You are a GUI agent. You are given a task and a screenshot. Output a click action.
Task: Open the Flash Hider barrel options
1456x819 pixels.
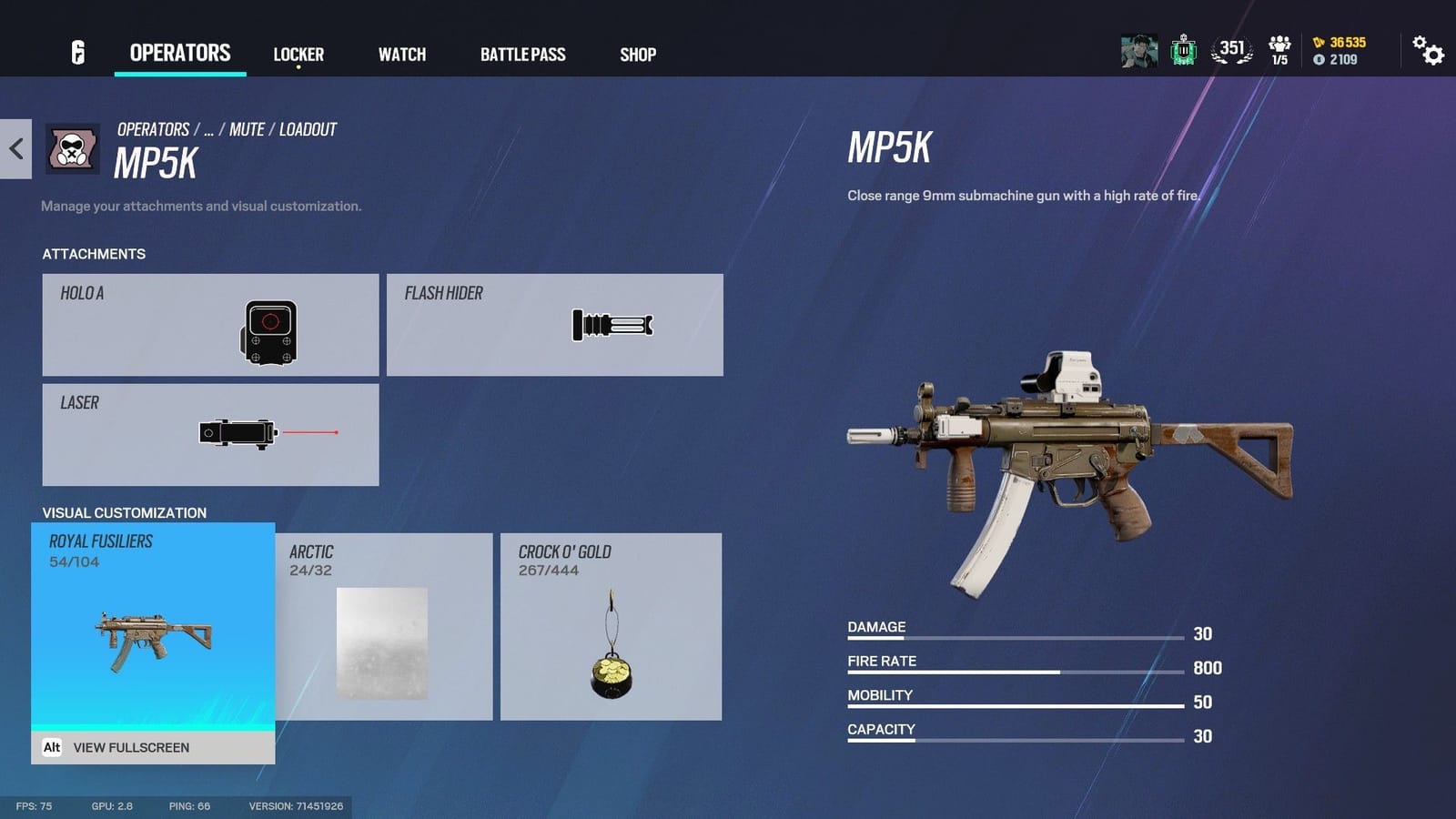click(555, 325)
